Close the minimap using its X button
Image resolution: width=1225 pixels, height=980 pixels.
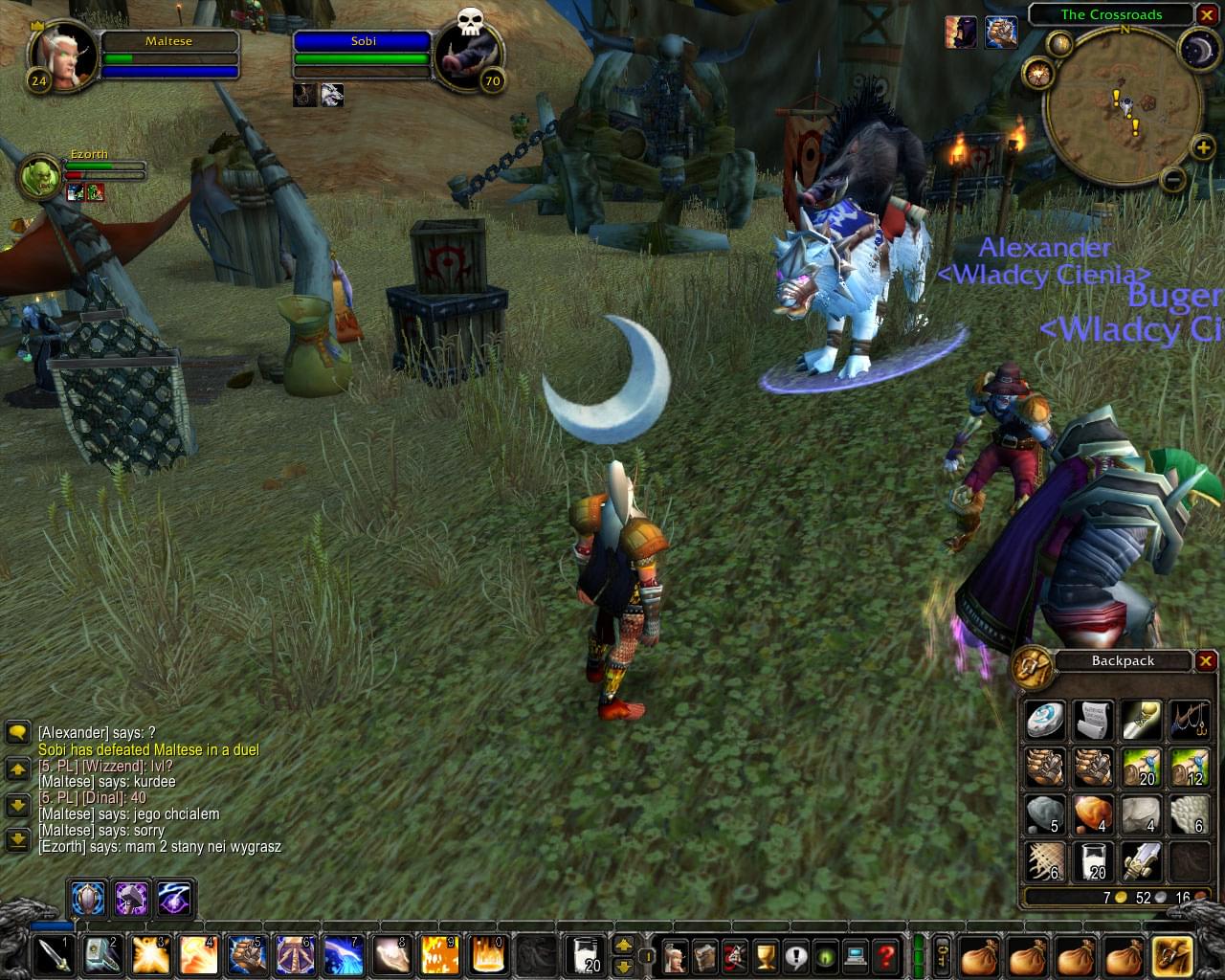1206,15
